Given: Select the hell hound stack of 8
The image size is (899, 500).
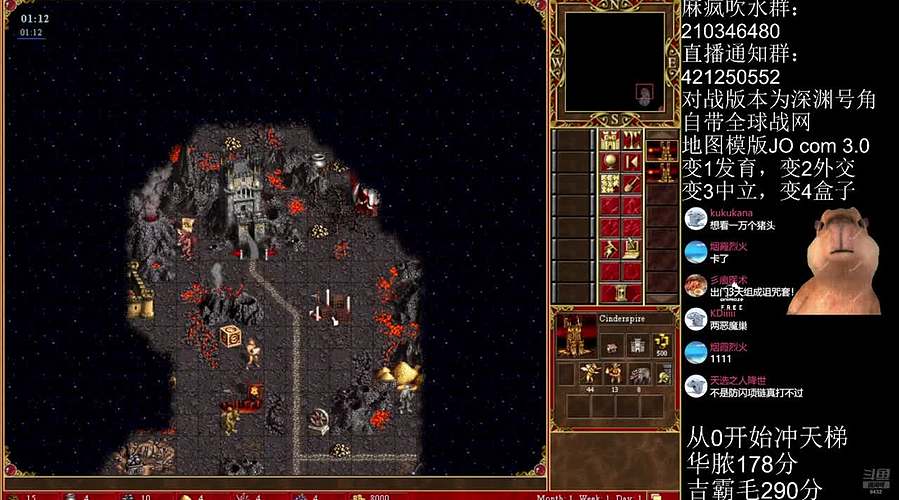Looking at the screenshot, I should click(x=637, y=375).
